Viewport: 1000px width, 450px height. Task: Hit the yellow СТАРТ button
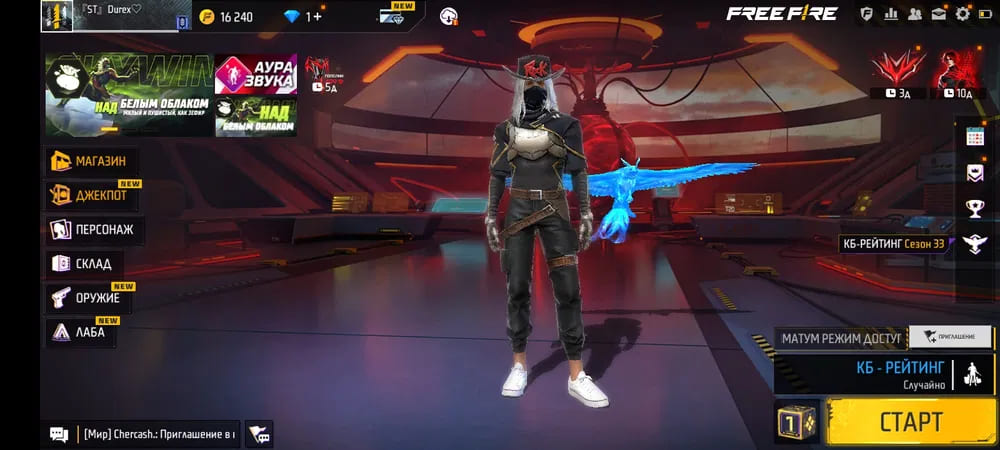pos(911,420)
